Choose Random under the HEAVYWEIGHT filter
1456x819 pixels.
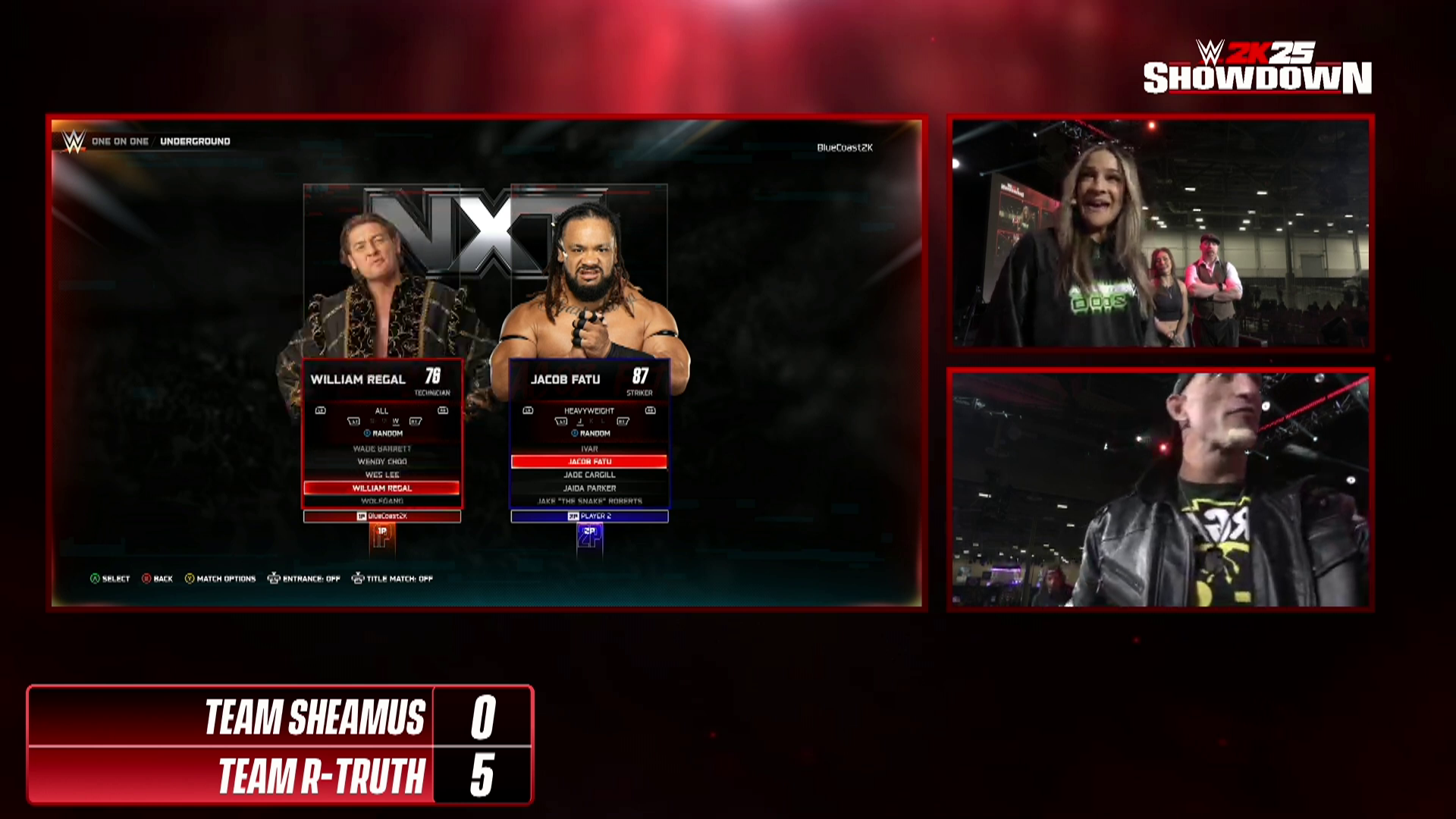(591, 434)
